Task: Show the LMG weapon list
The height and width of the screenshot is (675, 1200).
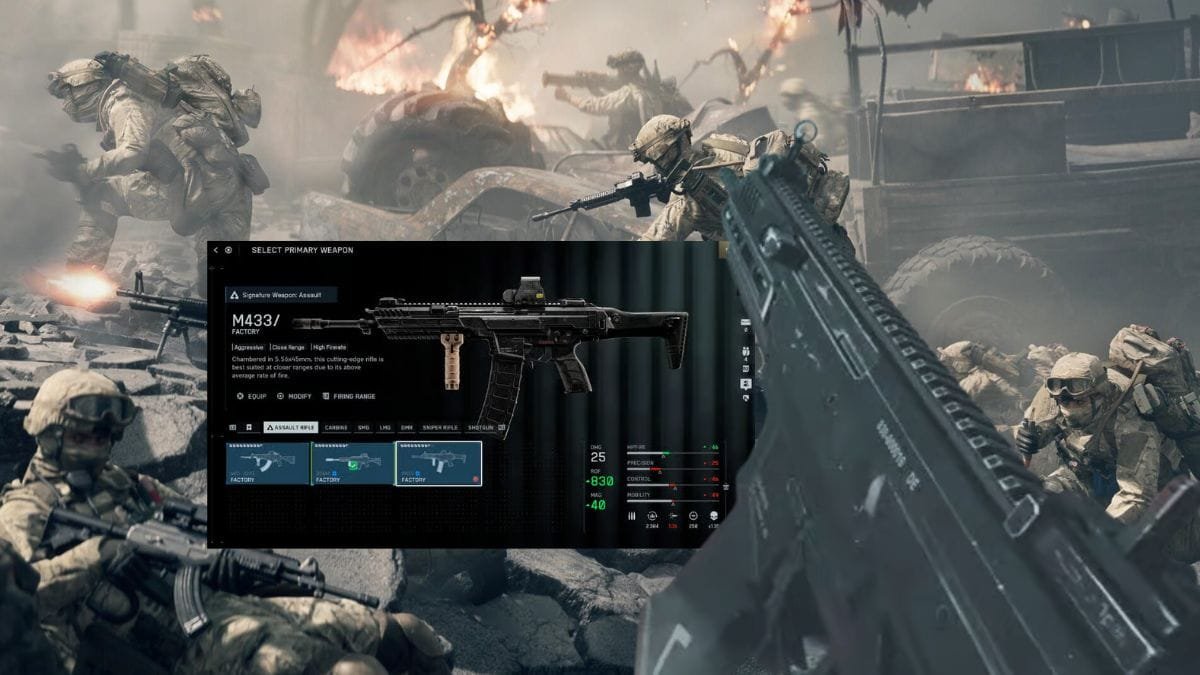Action: (x=385, y=427)
